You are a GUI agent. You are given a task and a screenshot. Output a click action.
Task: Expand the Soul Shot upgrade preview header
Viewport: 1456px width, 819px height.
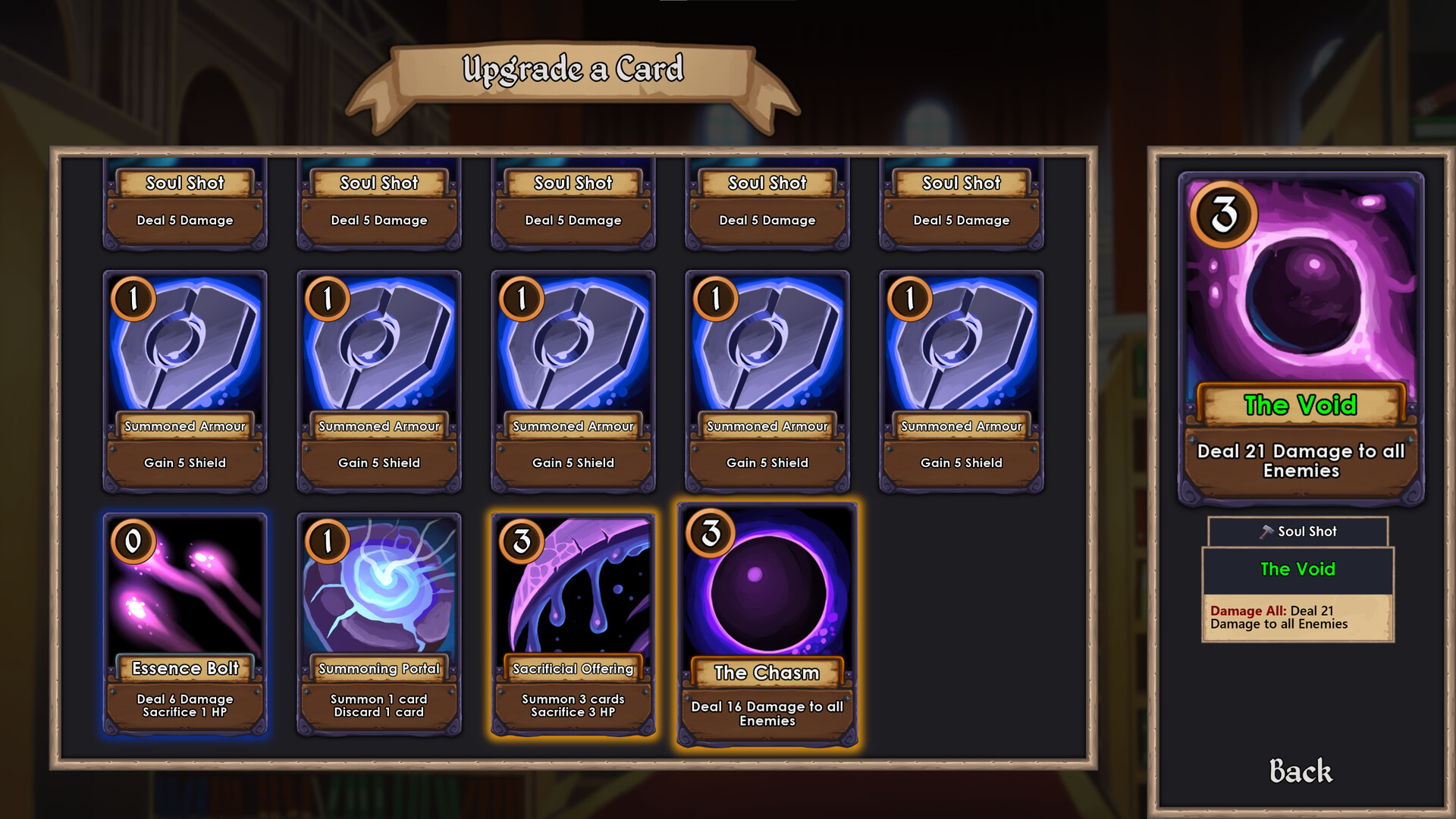pyautogui.click(x=1298, y=532)
